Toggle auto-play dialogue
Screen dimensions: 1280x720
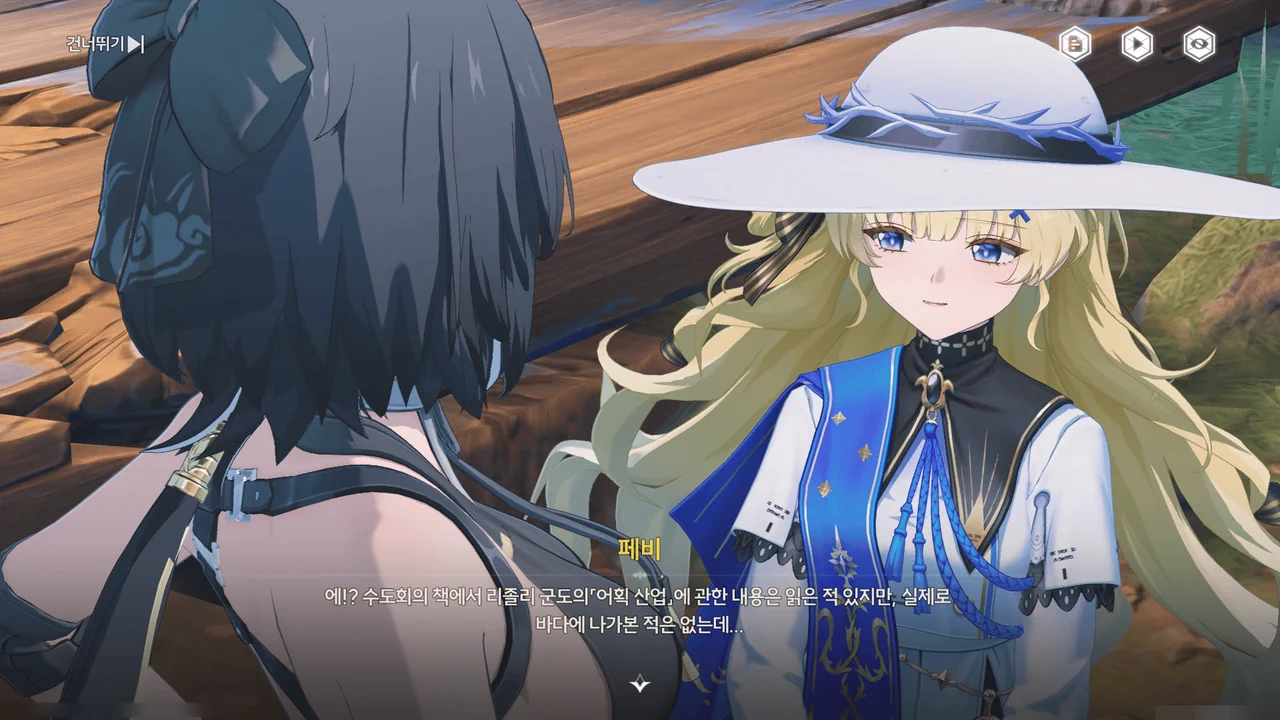pyautogui.click(x=1137, y=44)
